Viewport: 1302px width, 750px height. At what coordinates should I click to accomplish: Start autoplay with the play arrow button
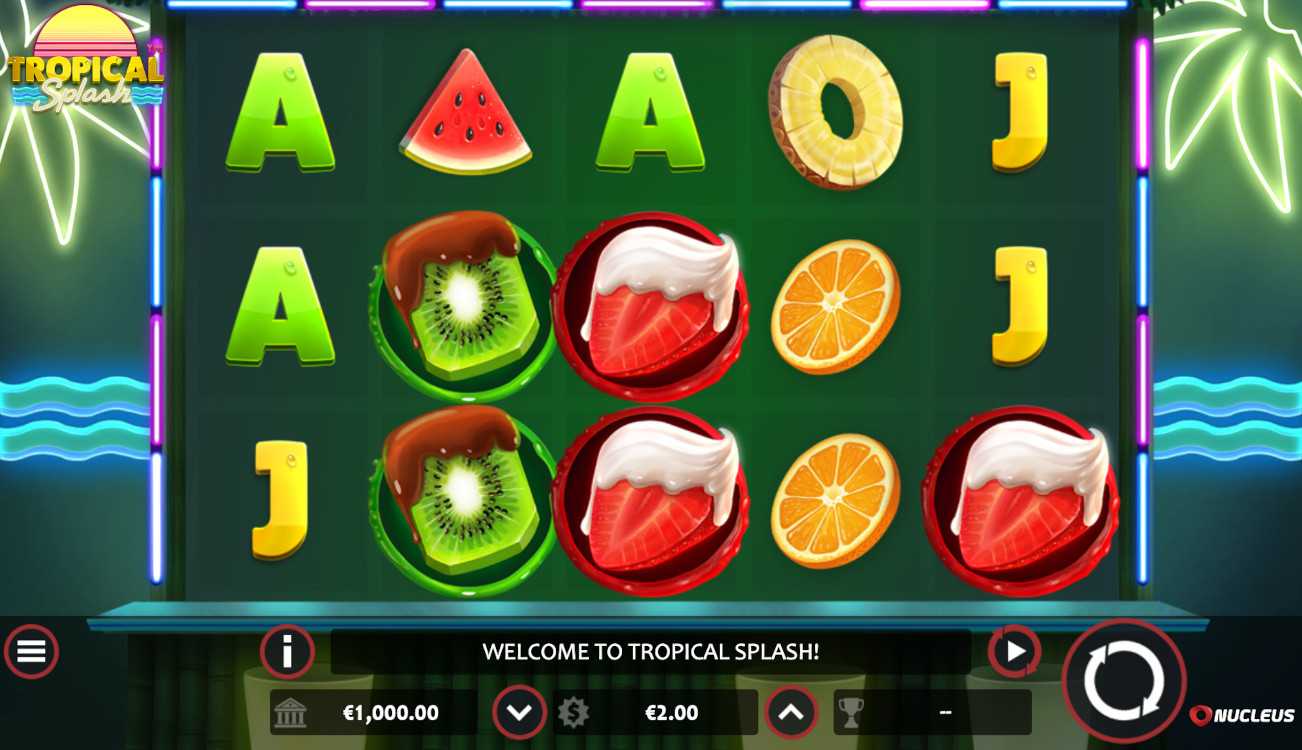click(1014, 652)
